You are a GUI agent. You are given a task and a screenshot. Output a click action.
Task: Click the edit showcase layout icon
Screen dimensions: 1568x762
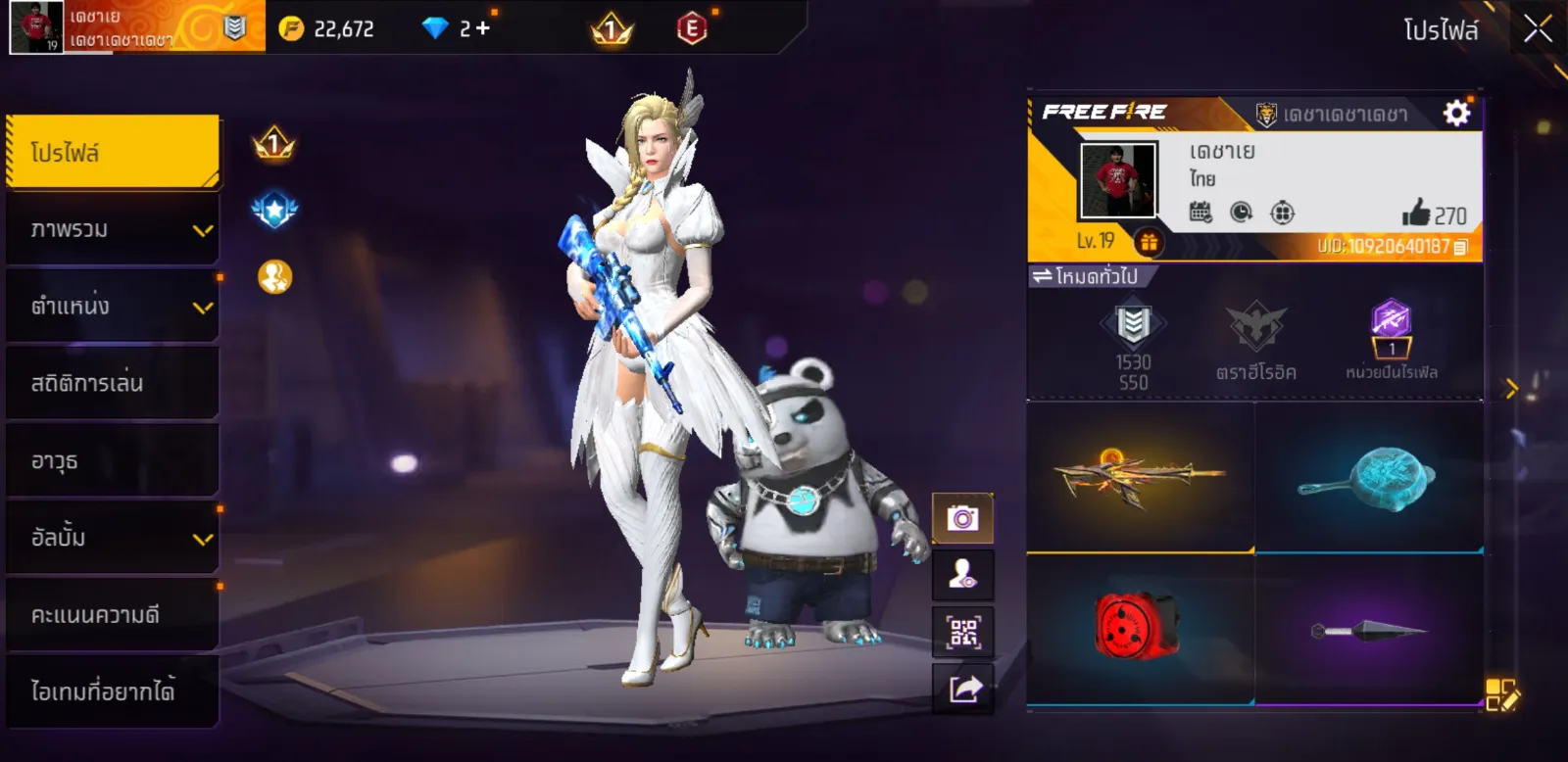[x=1500, y=694]
